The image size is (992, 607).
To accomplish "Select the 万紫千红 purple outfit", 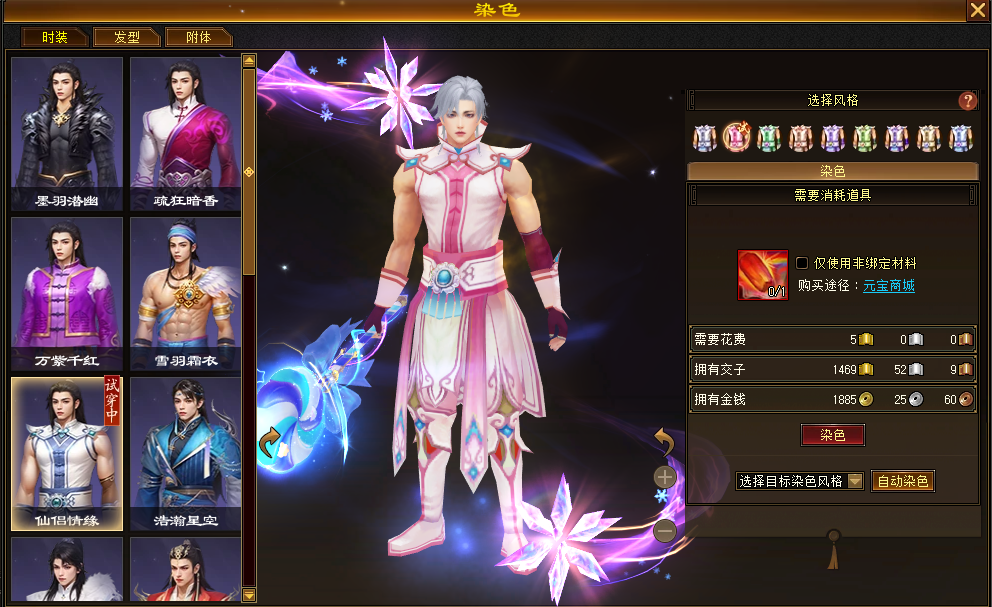I will tap(67, 293).
